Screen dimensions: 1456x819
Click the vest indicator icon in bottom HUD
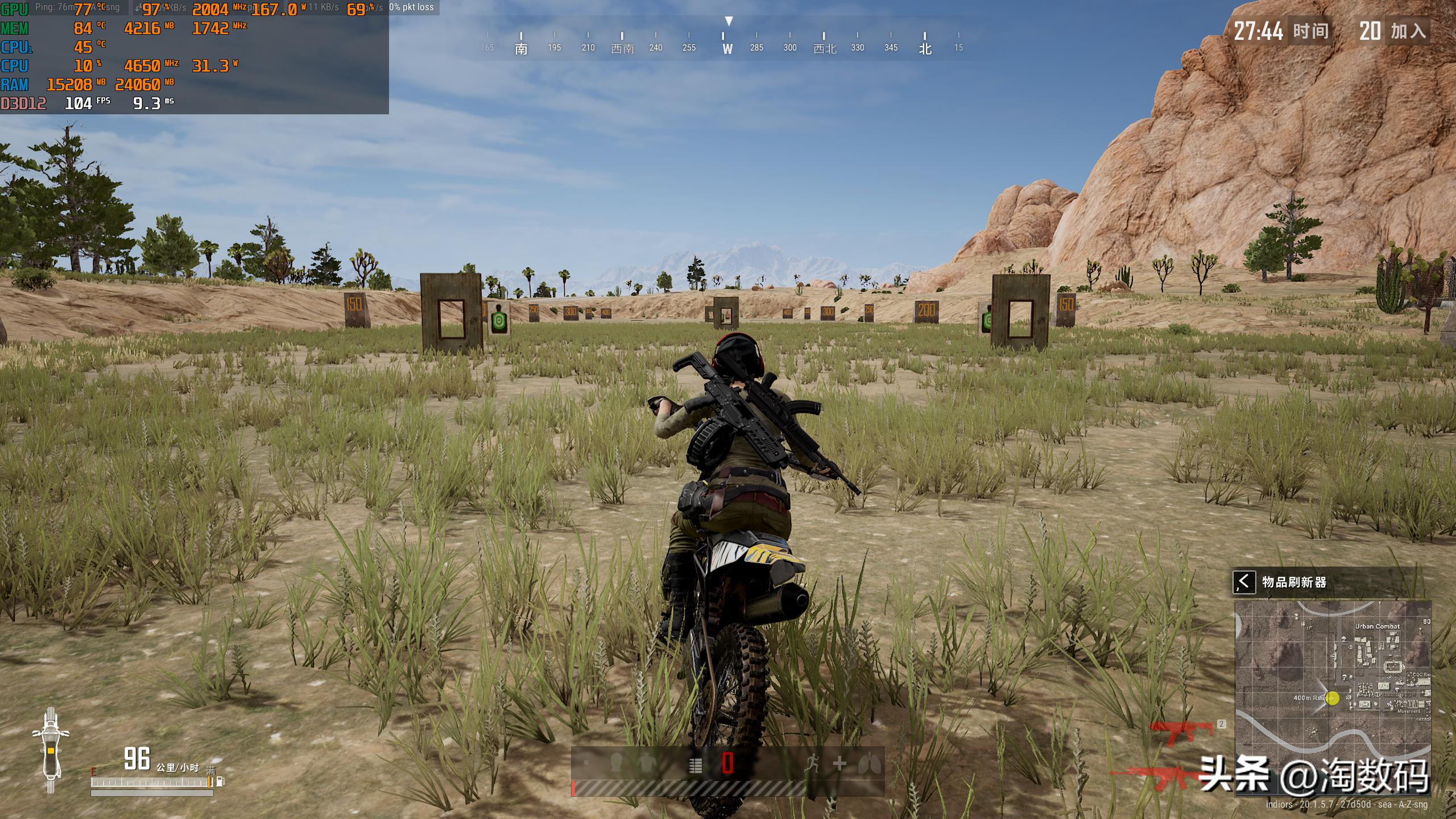coord(646,762)
